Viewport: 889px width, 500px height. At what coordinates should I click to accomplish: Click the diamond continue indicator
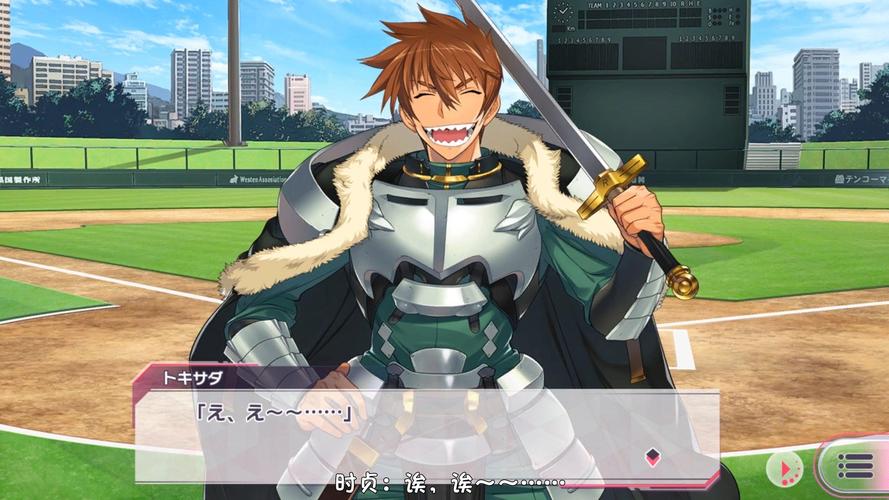click(652, 457)
